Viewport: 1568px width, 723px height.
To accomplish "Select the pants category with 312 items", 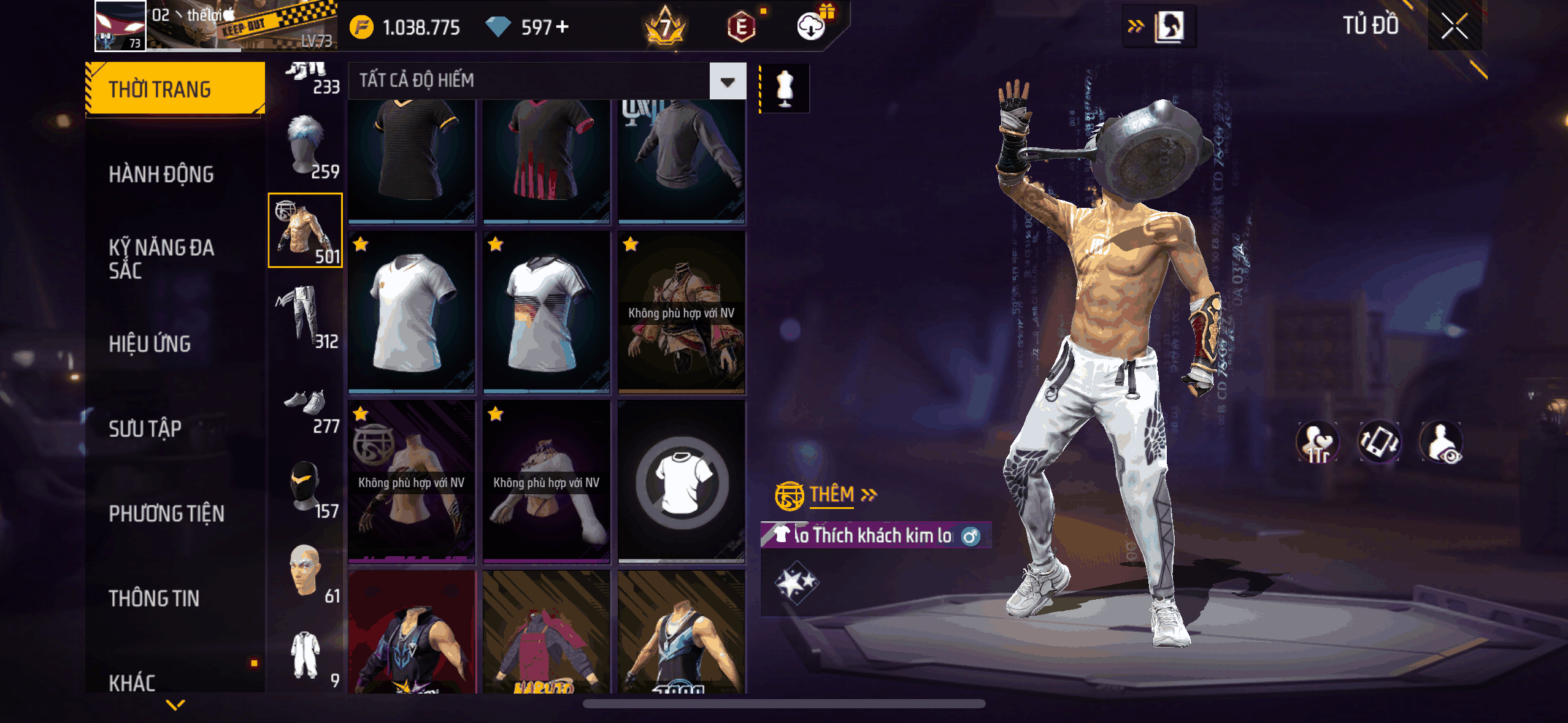I will pyautogui.click(x=306, y=316).
